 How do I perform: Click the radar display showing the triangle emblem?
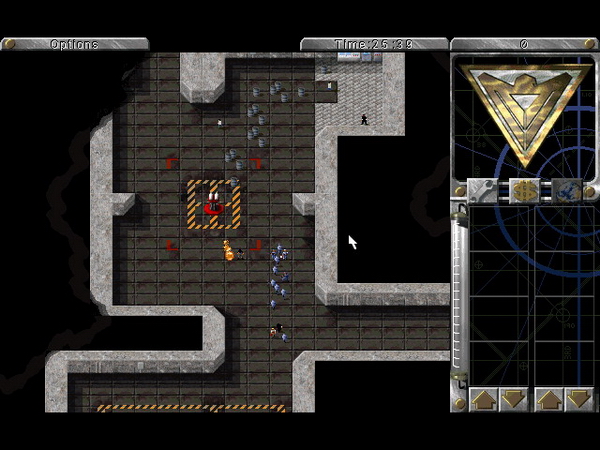point(525,113)
